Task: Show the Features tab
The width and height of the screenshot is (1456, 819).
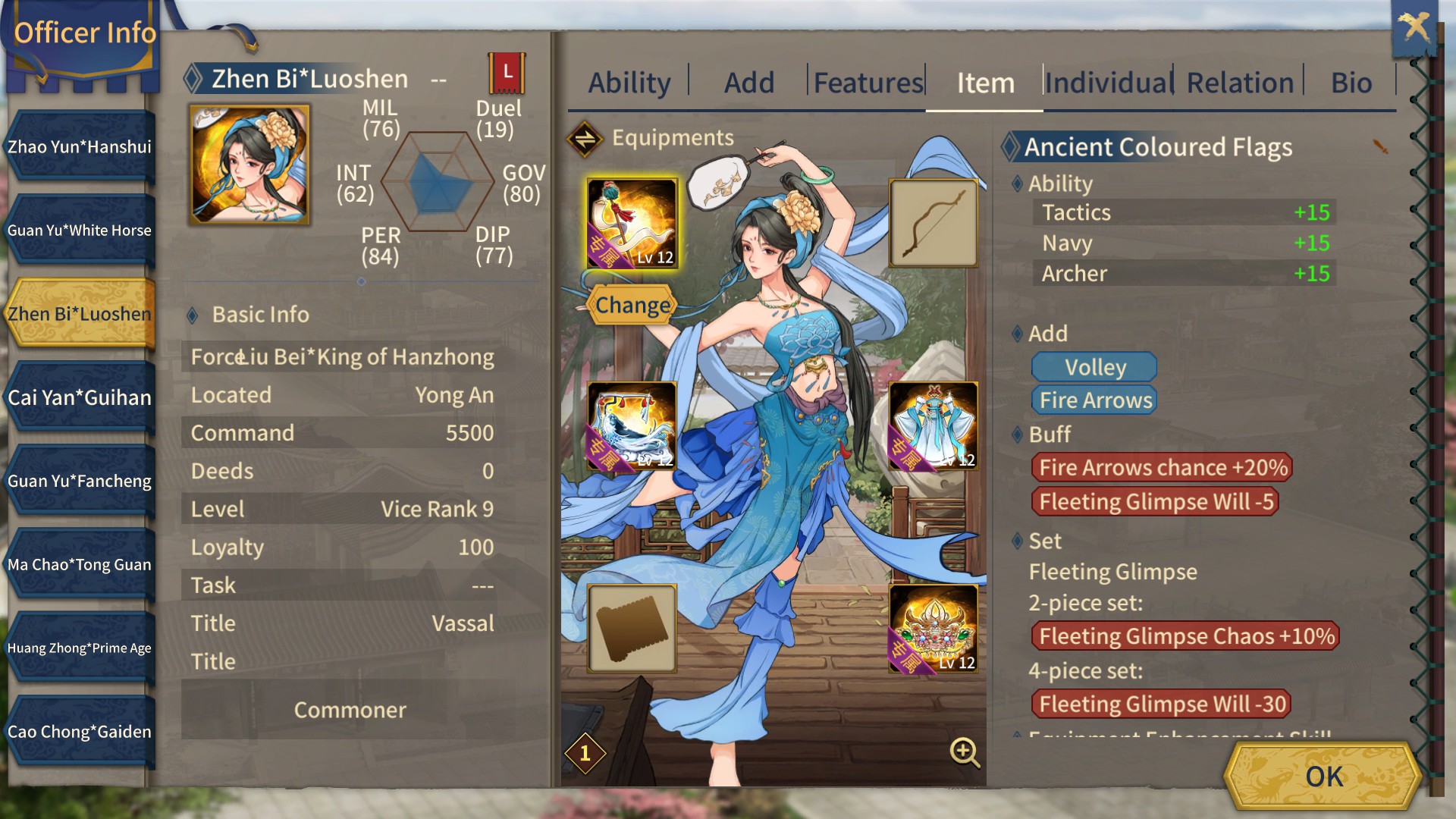Action: [x=868, y=83]
